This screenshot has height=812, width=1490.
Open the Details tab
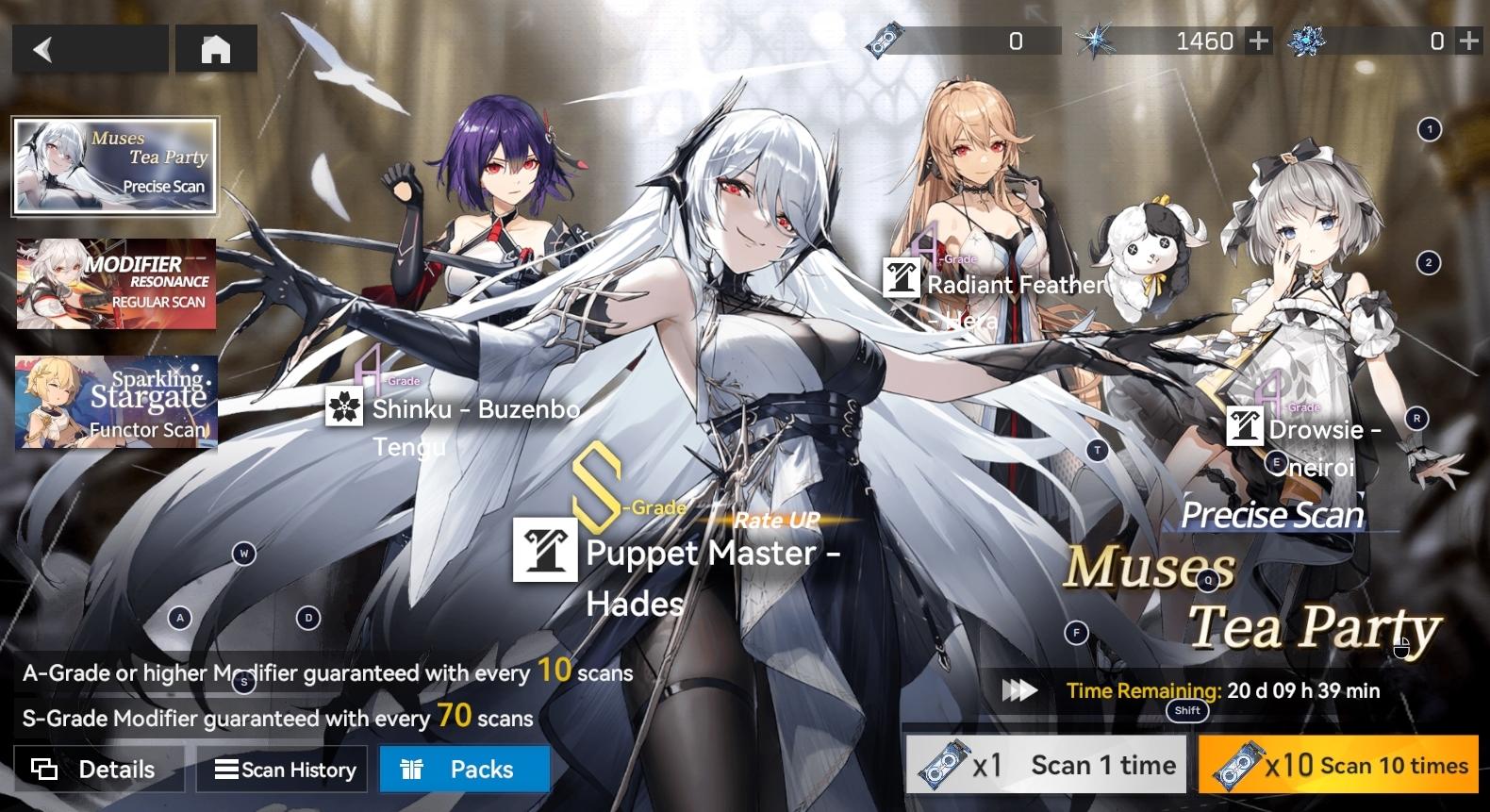(x=97, y=769)
